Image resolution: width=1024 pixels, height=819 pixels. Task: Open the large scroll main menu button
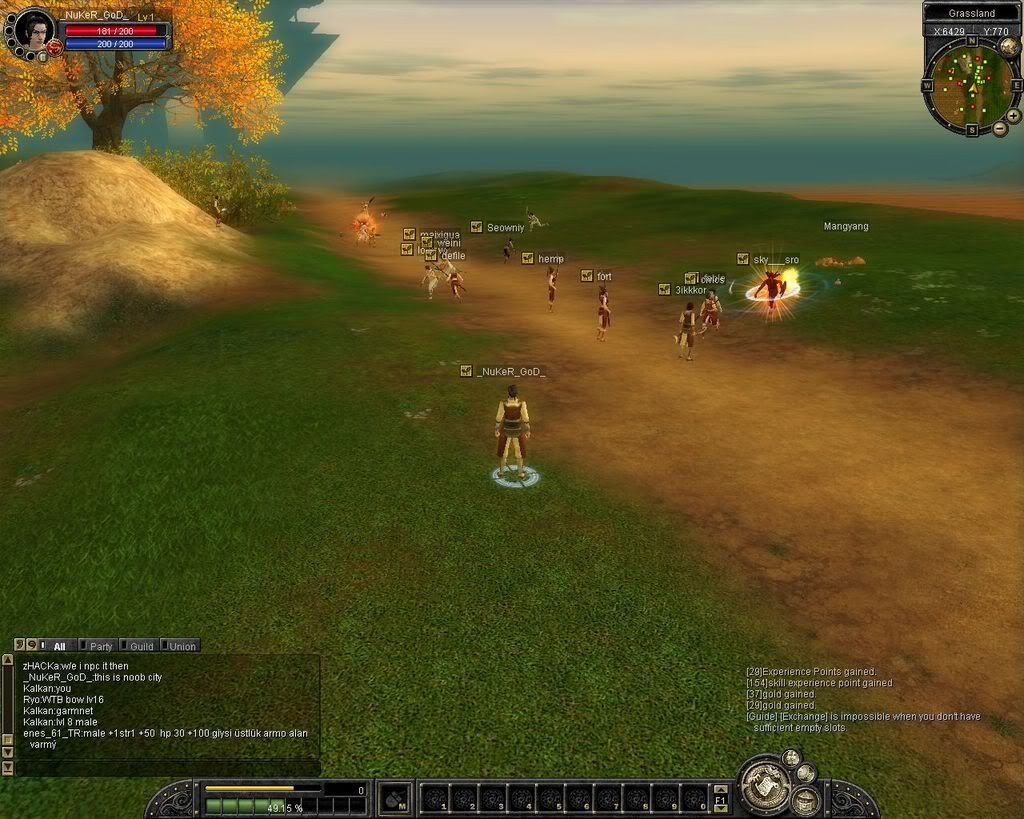[765, 787]
